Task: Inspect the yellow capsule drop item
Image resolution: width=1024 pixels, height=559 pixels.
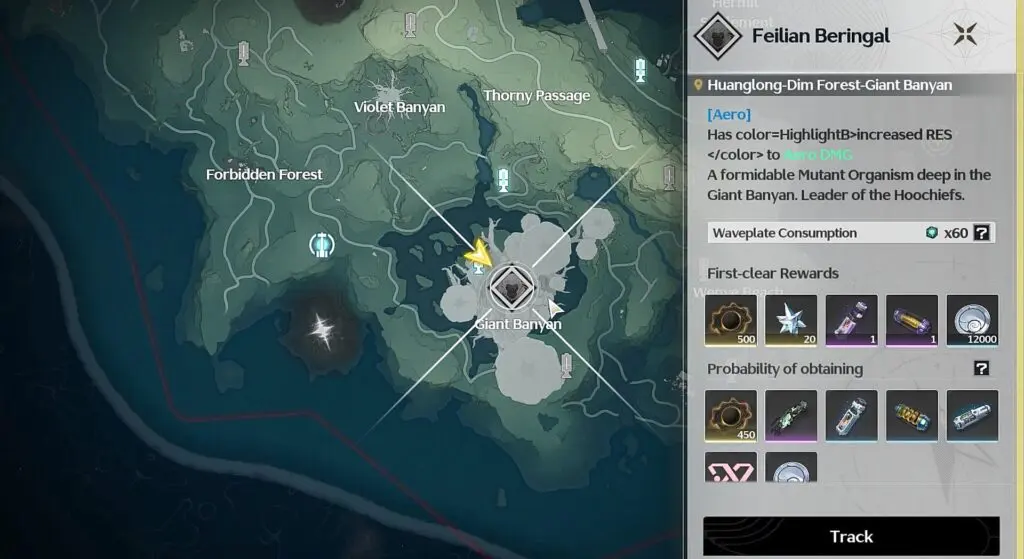Action: pos(912,416)
